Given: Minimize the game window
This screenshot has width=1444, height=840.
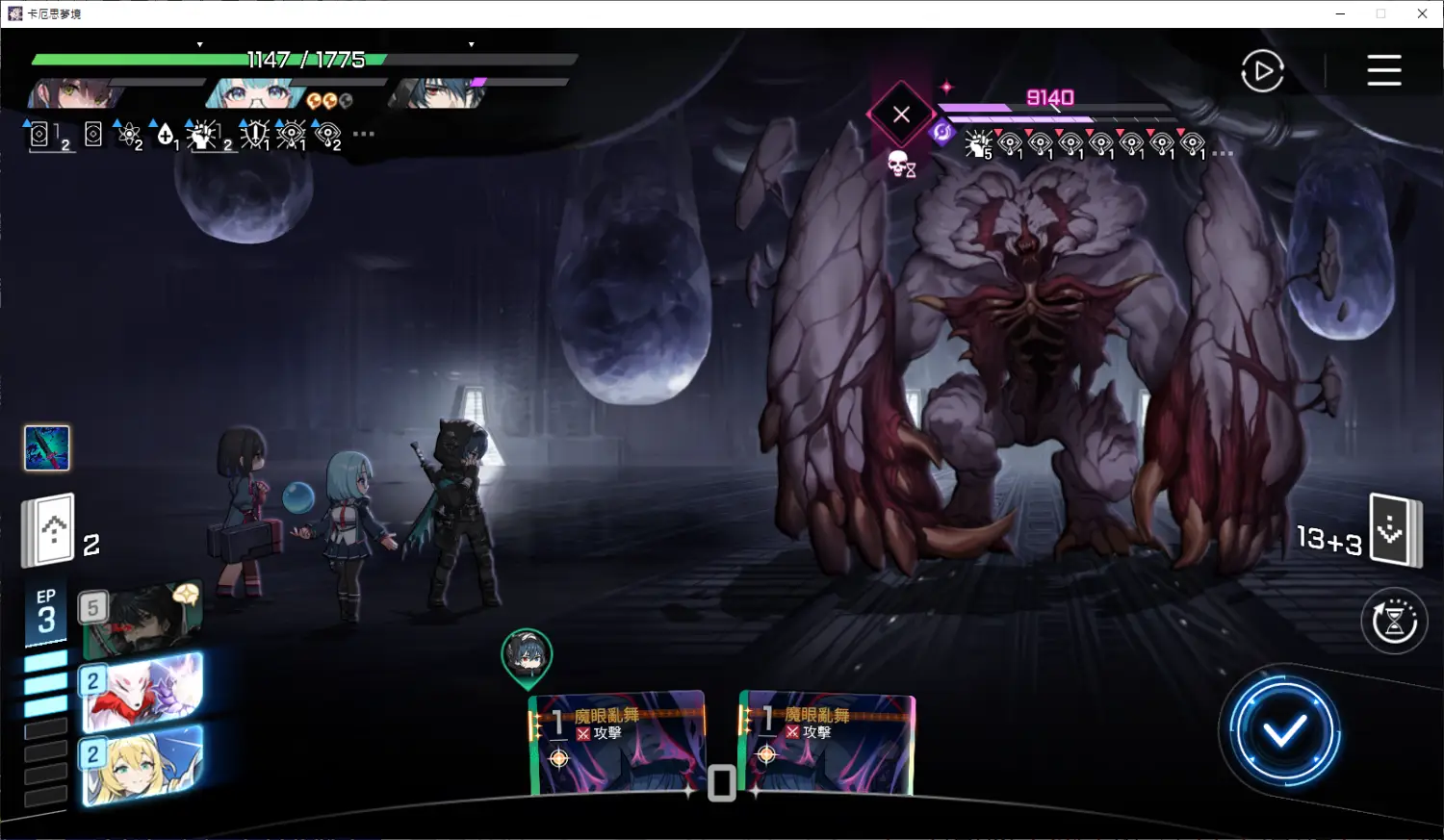Looking at the screenshot, I should coord(1340,13).
